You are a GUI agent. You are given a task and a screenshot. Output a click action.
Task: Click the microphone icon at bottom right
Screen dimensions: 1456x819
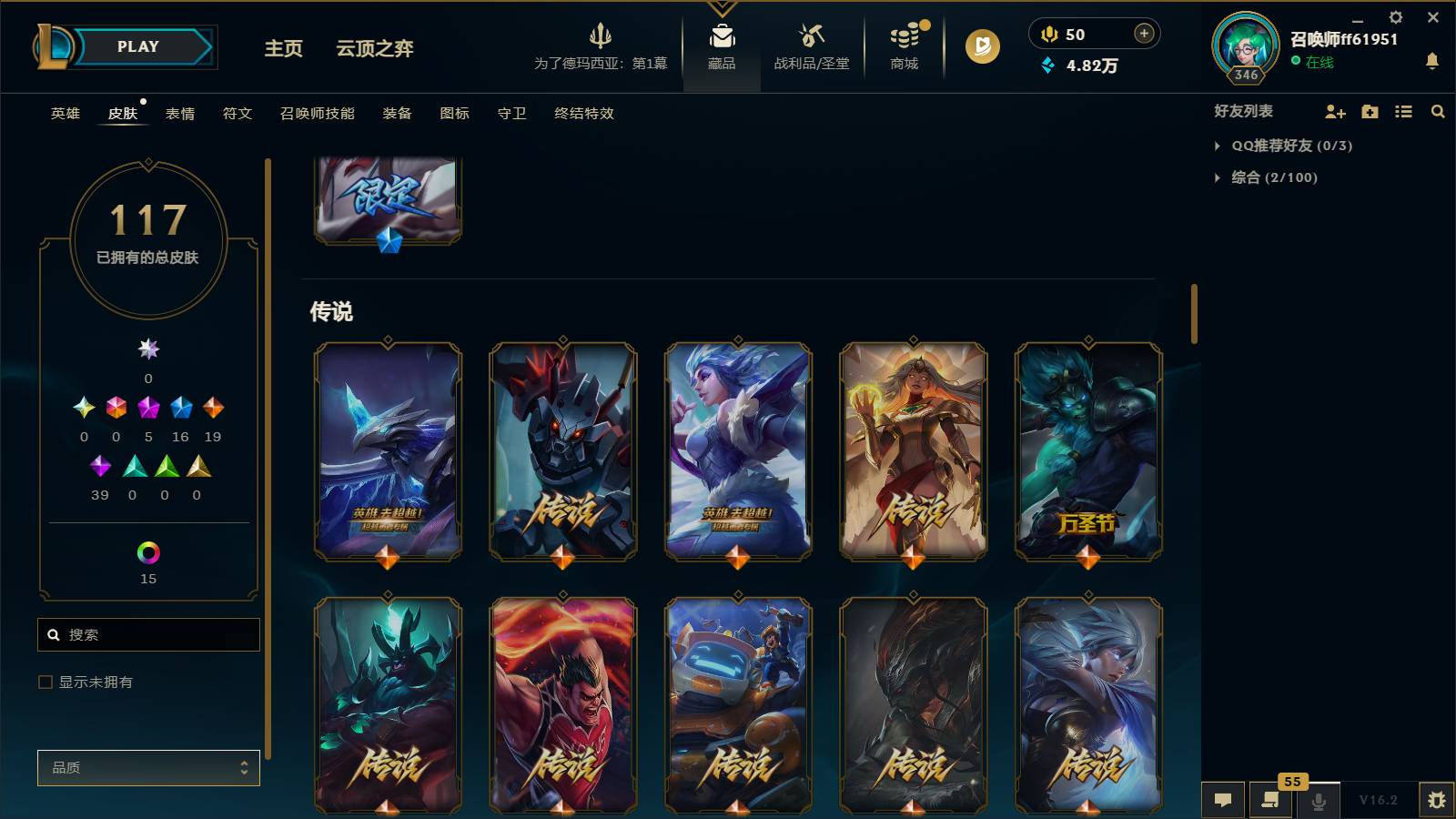click(x=1319, y=800)
